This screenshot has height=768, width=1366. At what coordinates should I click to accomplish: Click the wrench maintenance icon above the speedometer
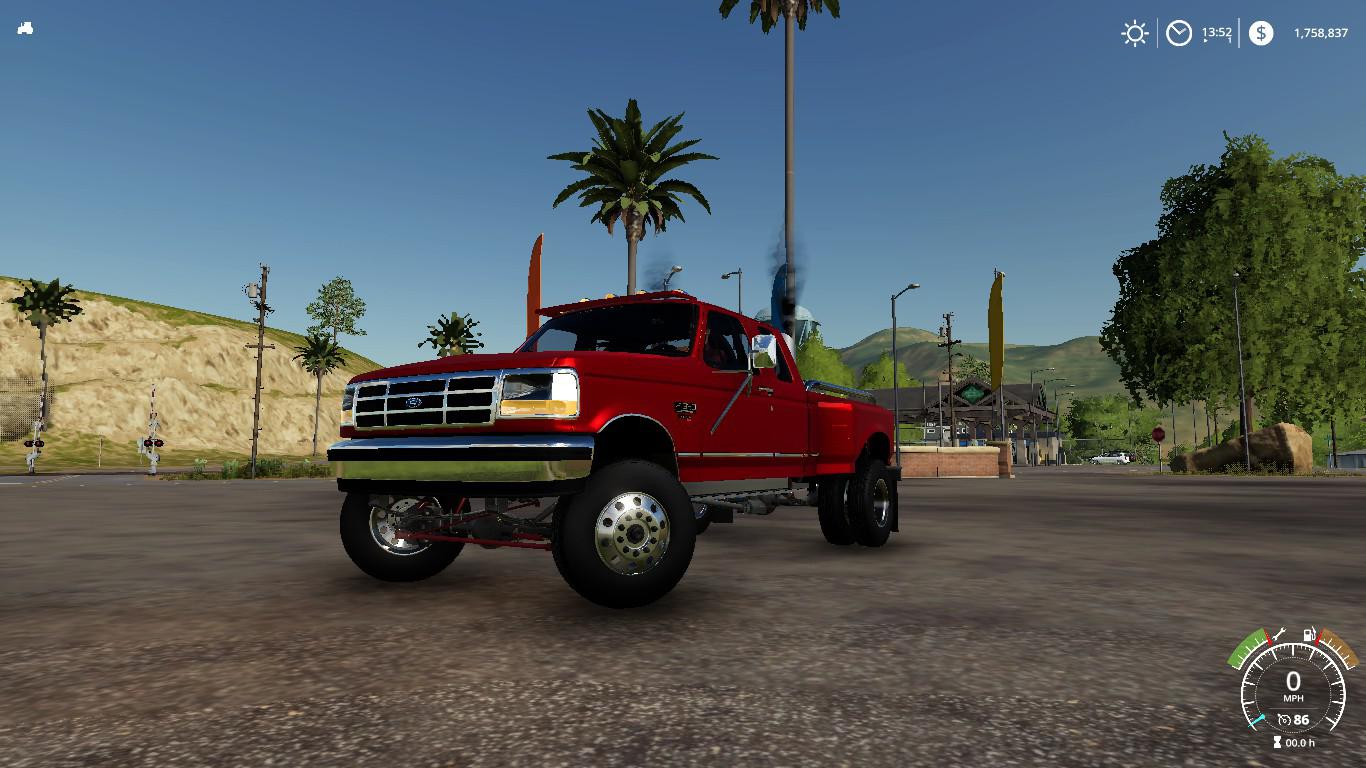coord(1279,632)
